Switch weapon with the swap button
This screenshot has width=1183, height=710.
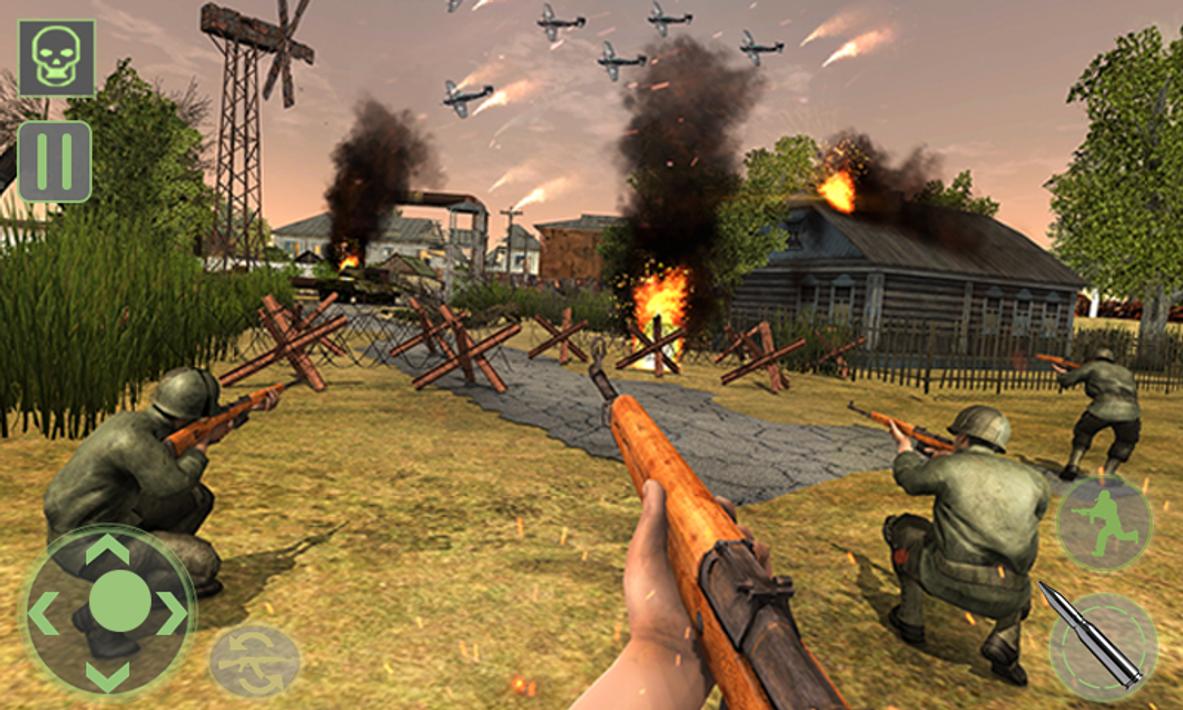pyautogui.click(x=254, y=661)
